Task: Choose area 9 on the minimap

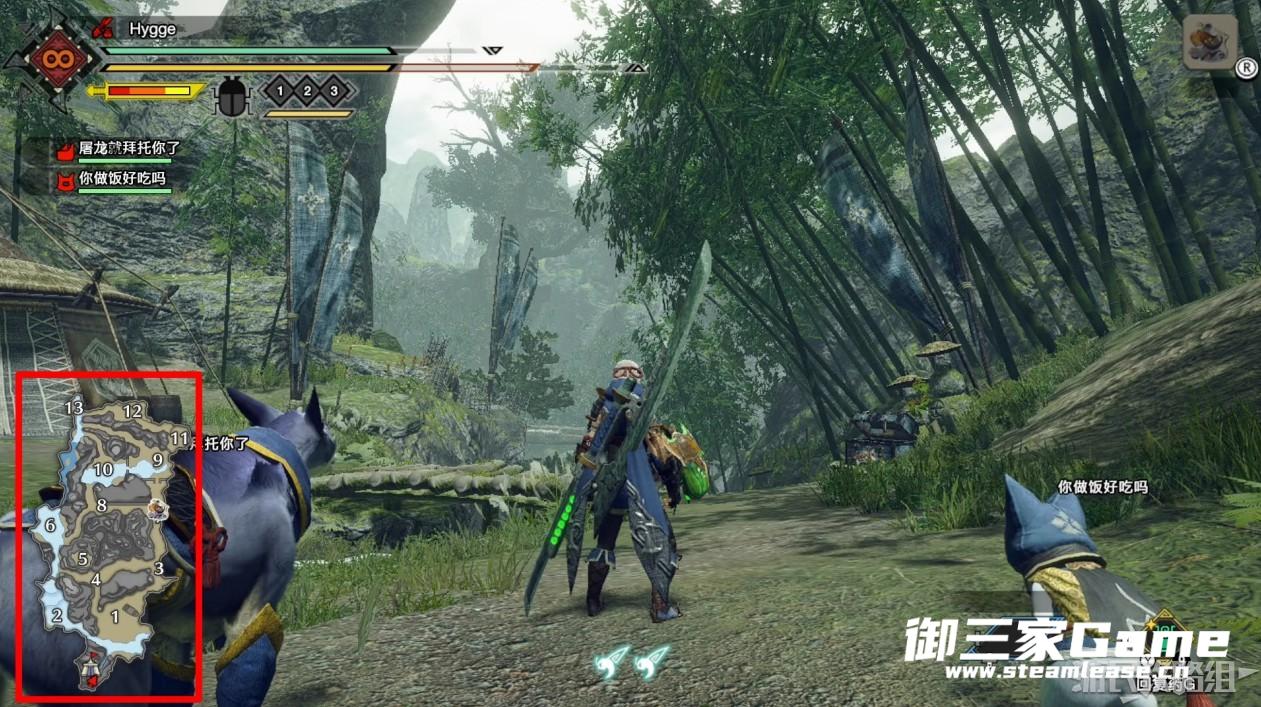Action: [x=158, y=460]
